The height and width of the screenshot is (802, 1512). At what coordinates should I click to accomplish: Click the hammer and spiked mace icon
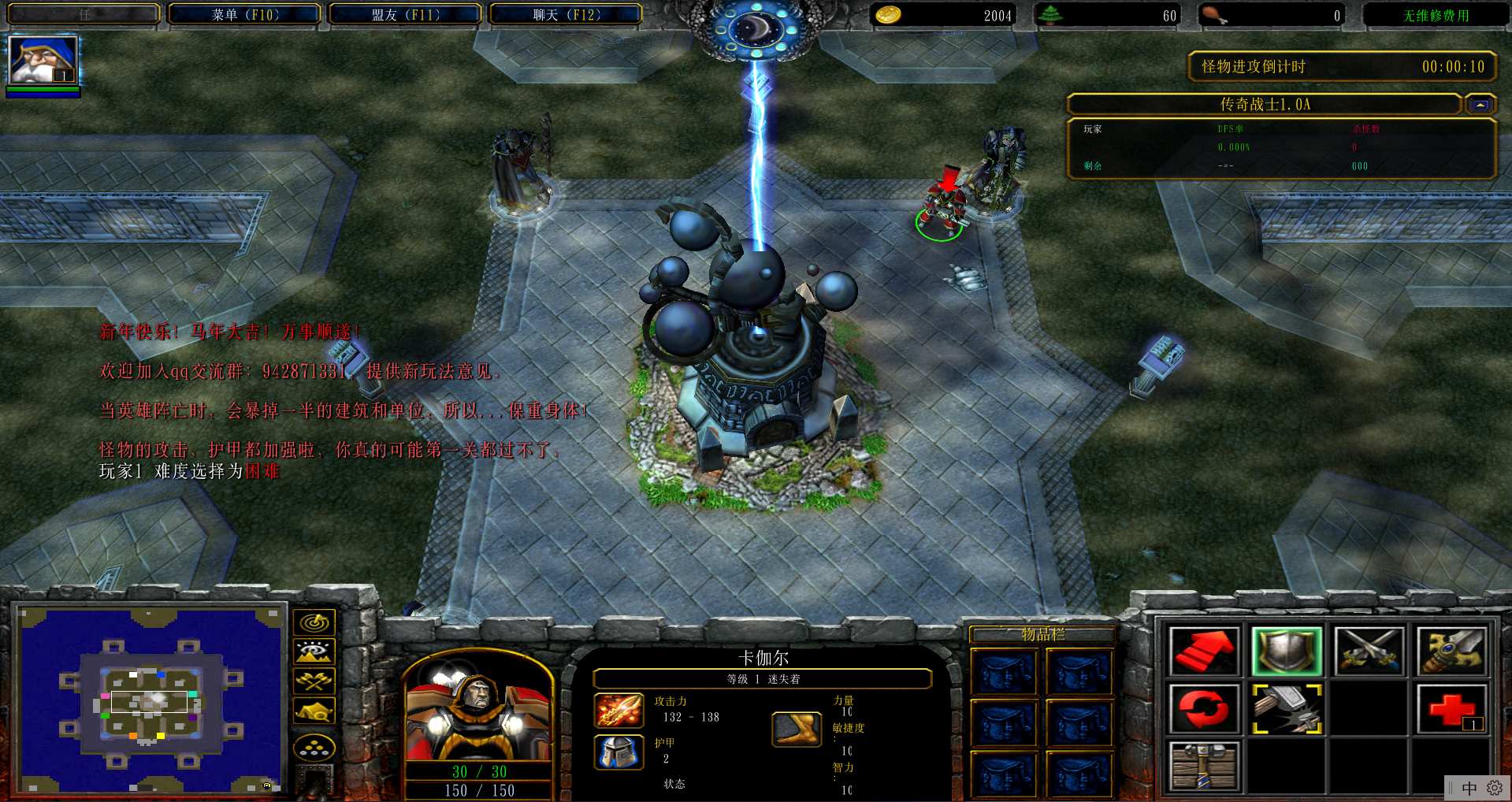point(1286,708)
